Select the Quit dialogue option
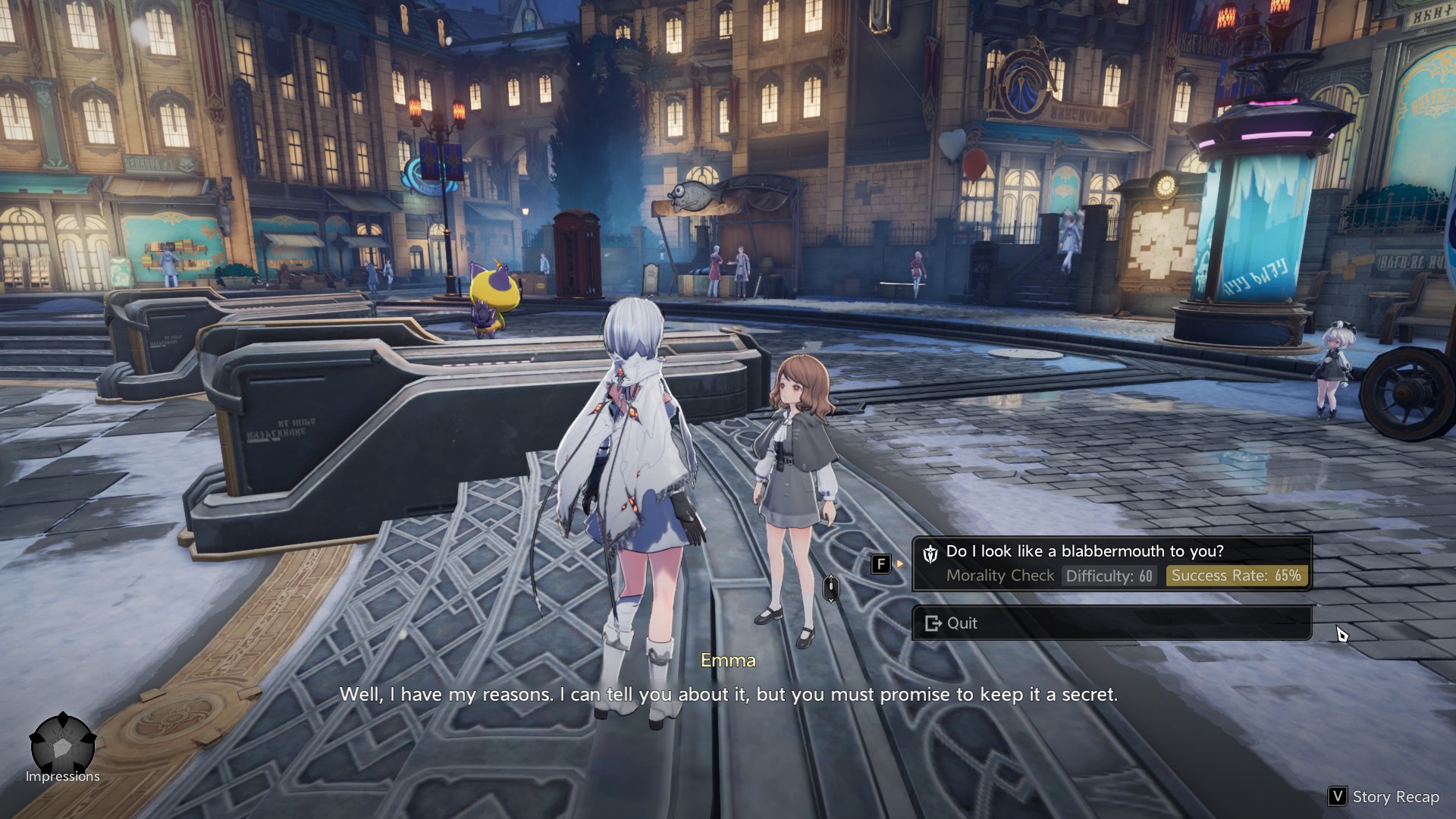The height and width of the screenshot is (819, 1456). click(x=1111, y=623)
